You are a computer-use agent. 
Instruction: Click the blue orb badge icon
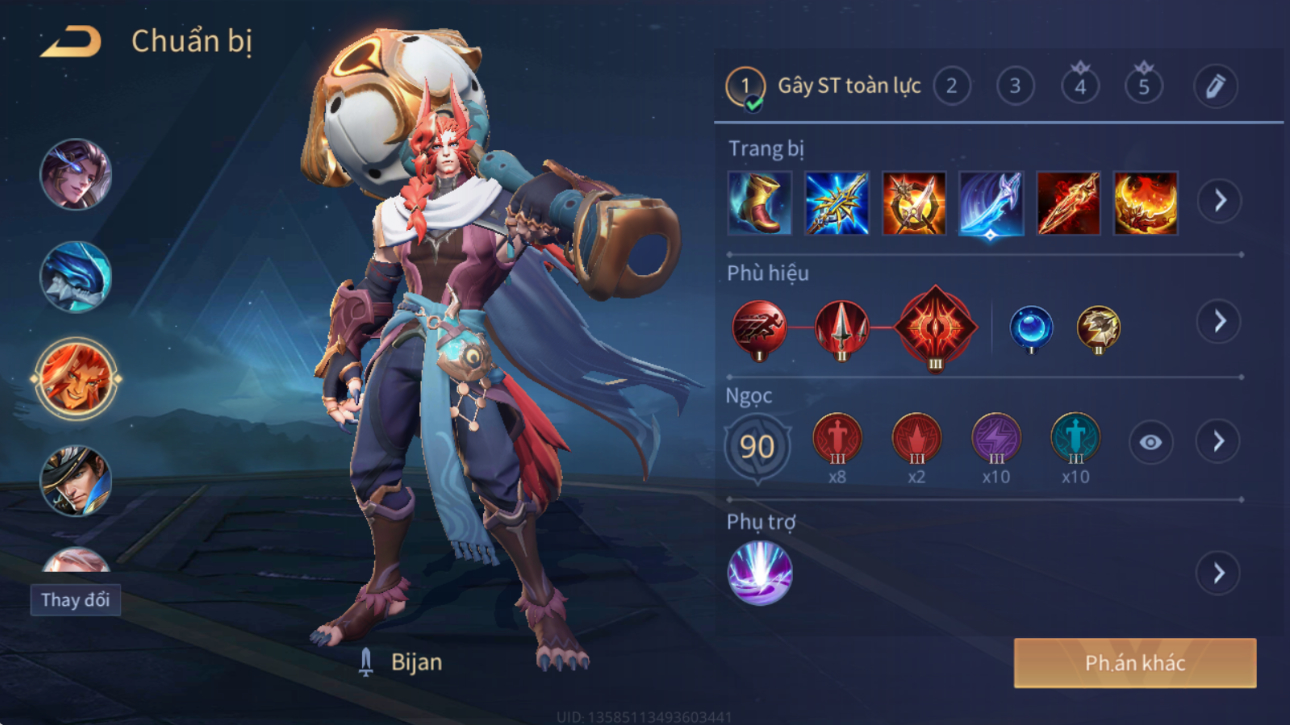click(1030, 330)
